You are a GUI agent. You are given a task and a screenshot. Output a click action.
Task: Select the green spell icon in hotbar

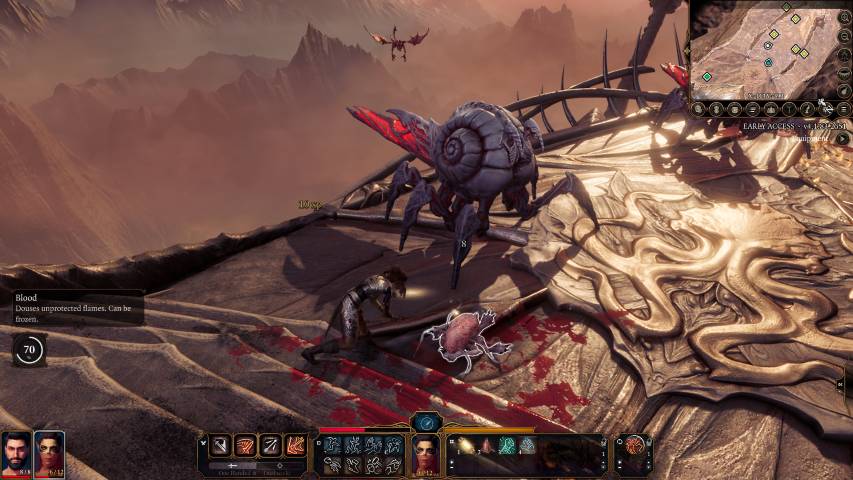click(508, 446)
